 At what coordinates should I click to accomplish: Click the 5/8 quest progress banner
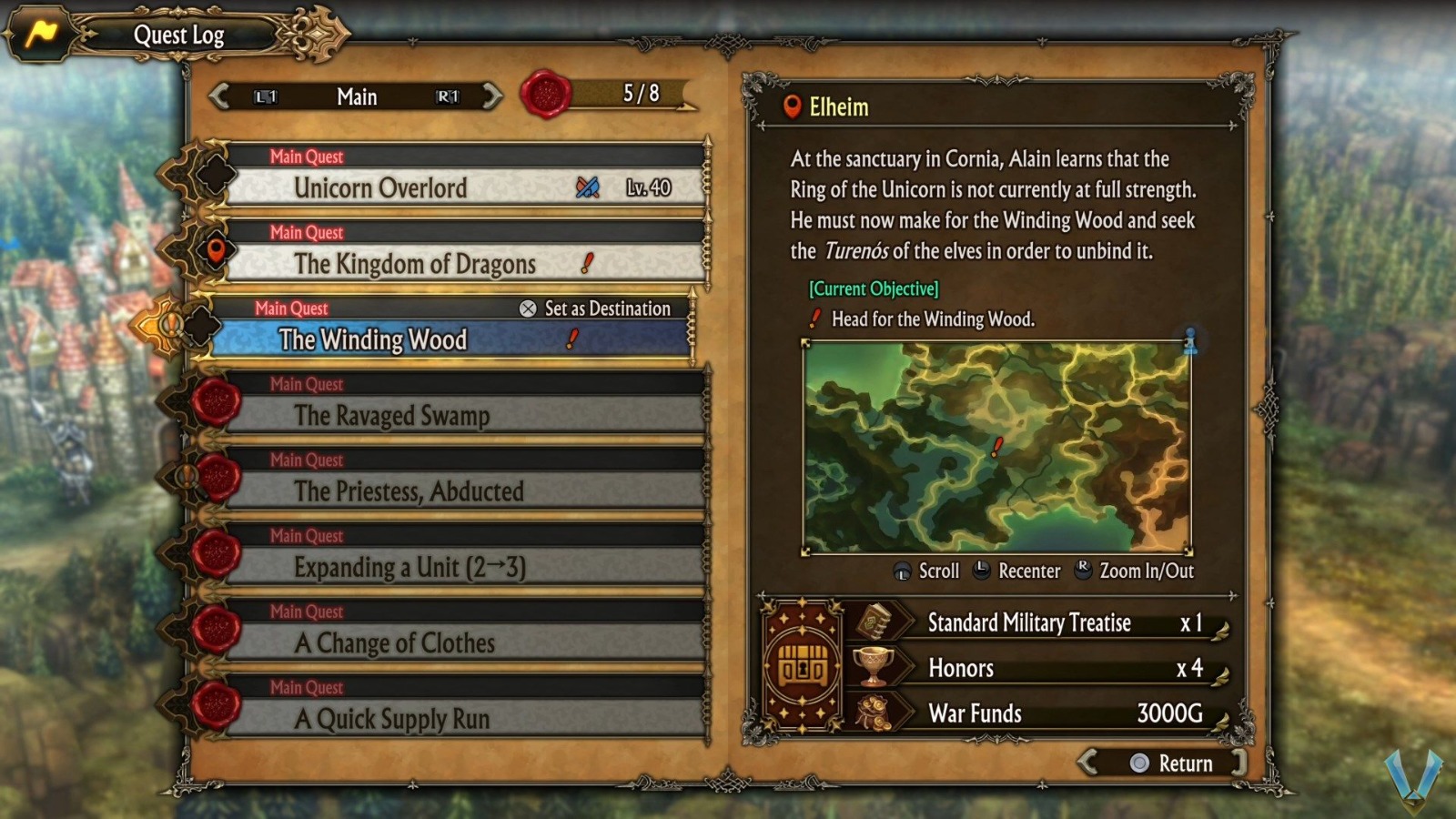coord(637,91)
